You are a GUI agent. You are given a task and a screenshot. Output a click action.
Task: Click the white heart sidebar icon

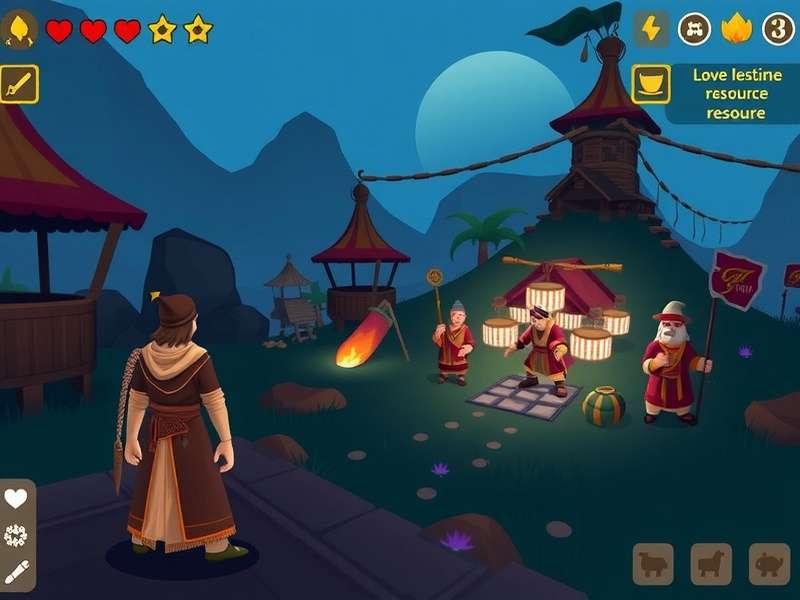click(16, 498)
